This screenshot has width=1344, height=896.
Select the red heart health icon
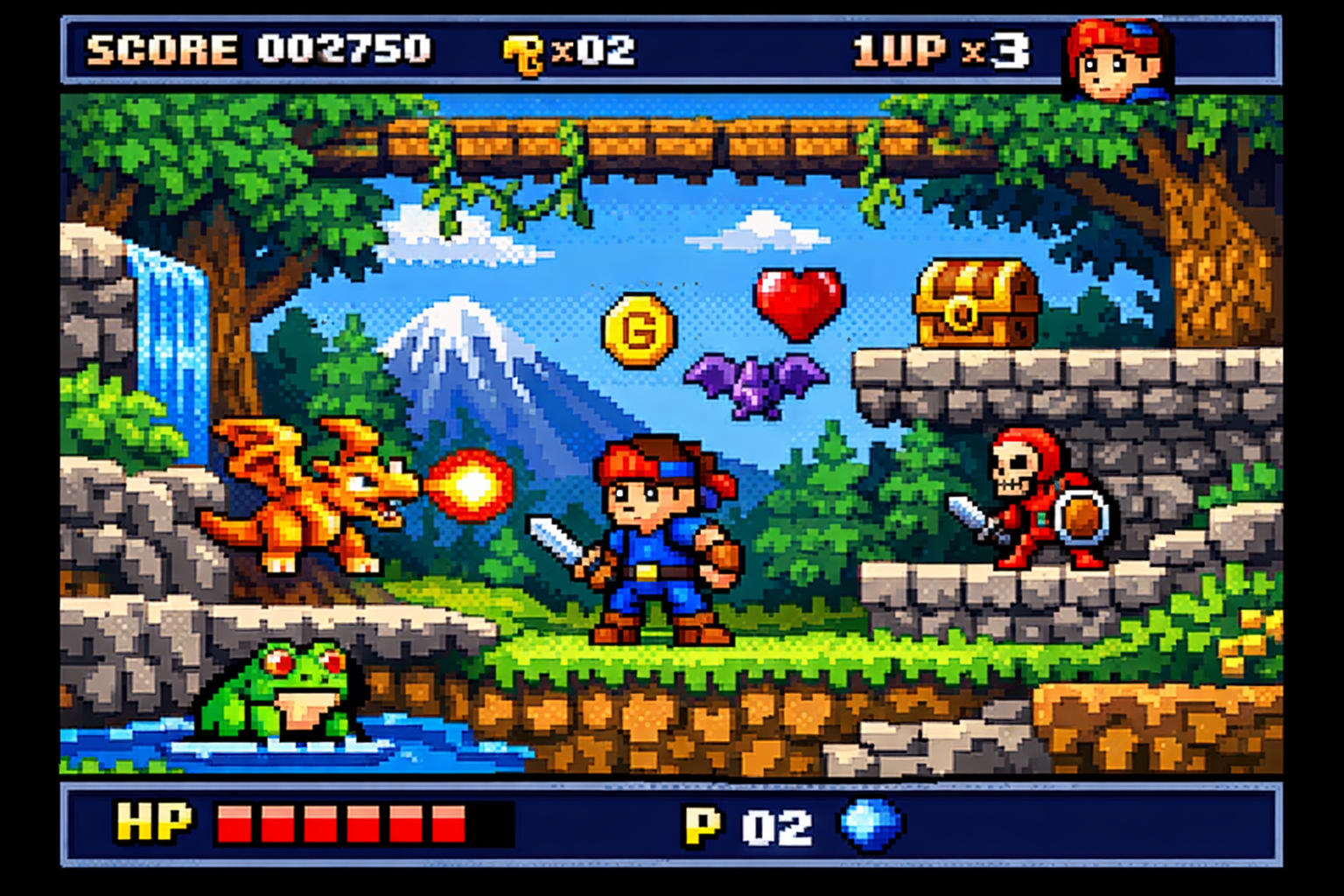[x=798, y=302]
